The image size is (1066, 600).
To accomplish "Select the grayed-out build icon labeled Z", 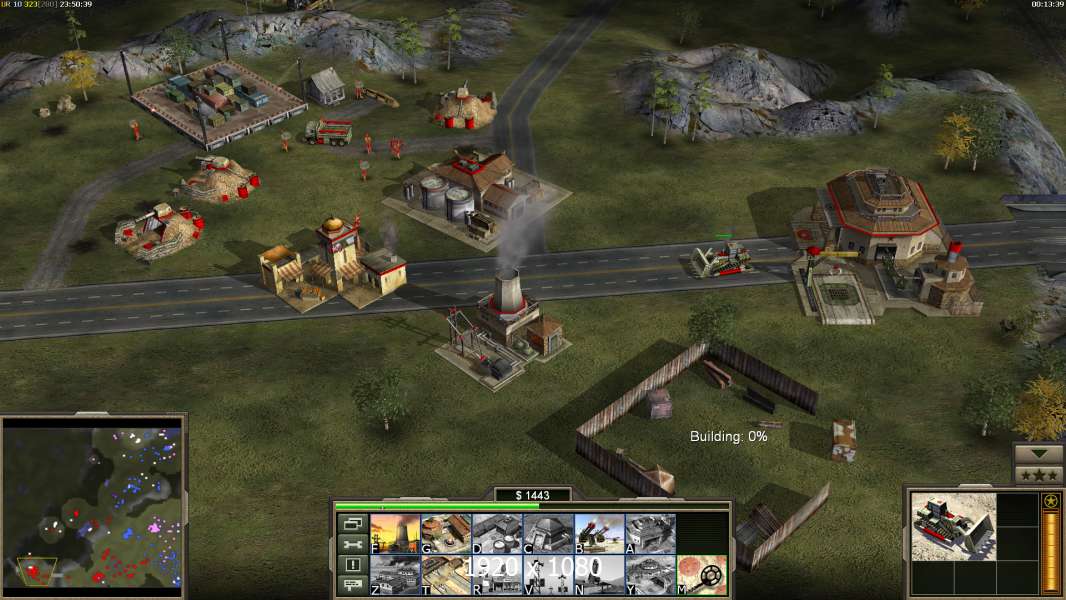I will (x=395, y=574).
